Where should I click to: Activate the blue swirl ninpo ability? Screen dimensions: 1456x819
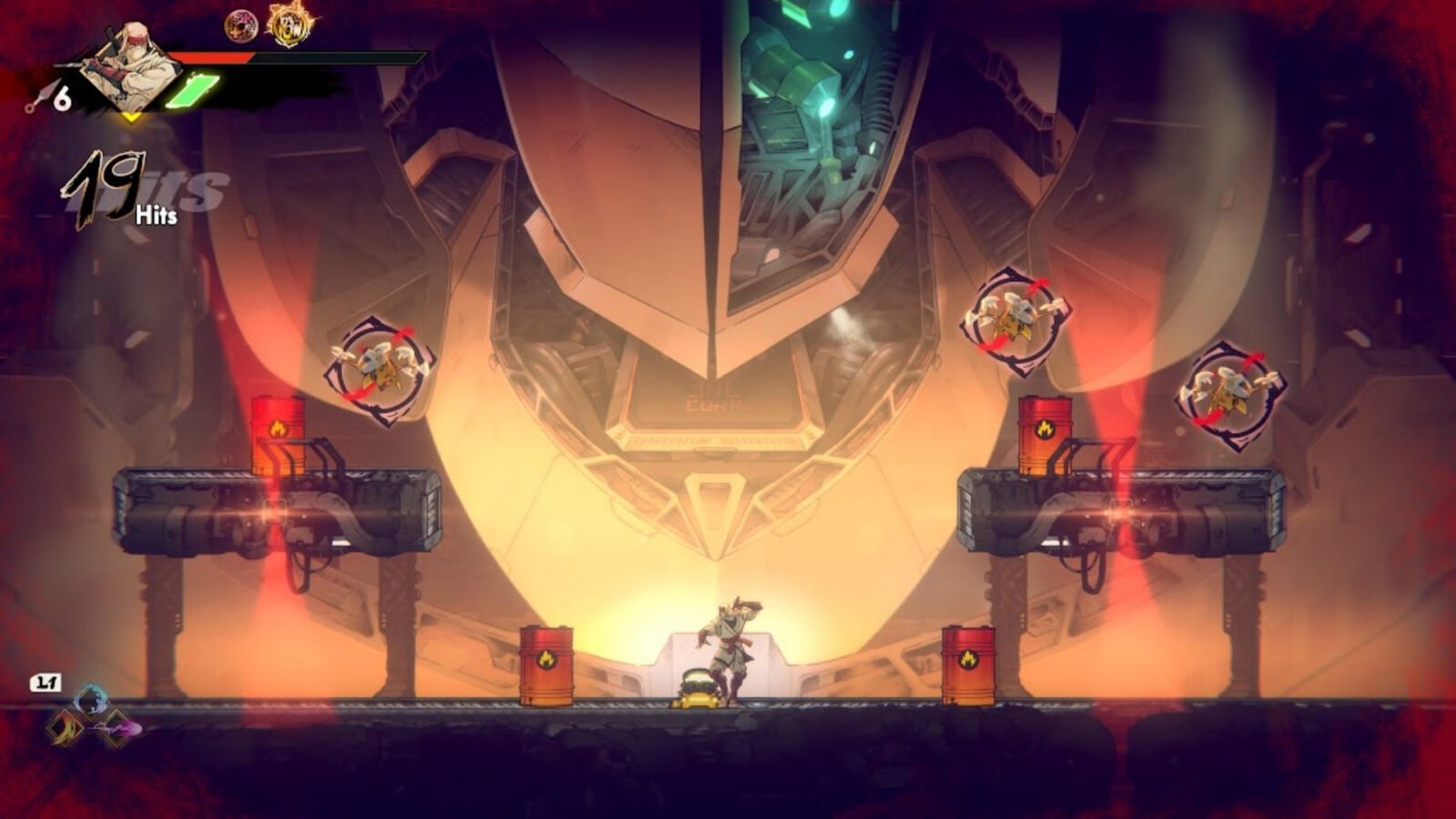point(91,700)
